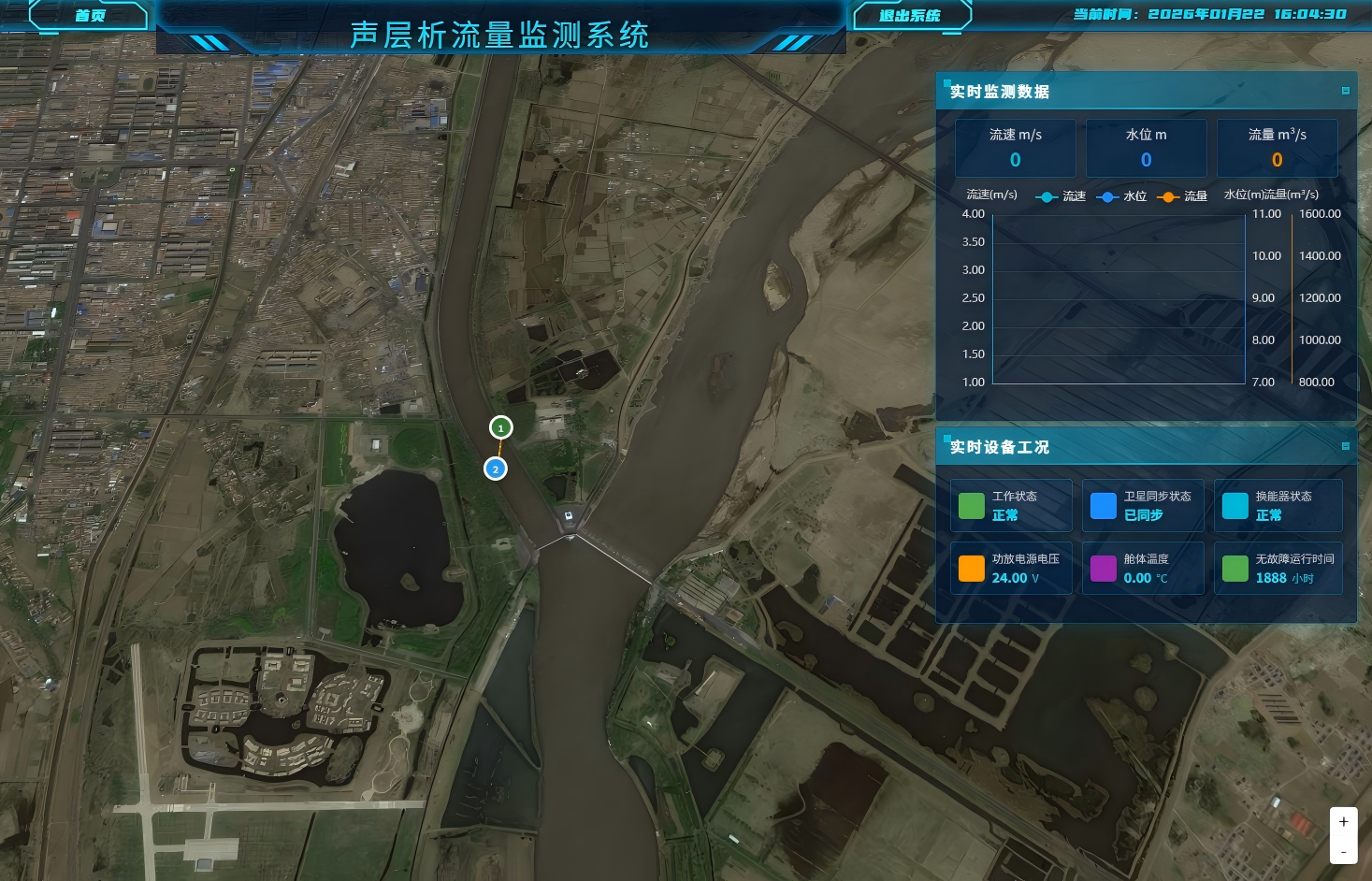Open the 工作状态 status tile

(1011, 506)
